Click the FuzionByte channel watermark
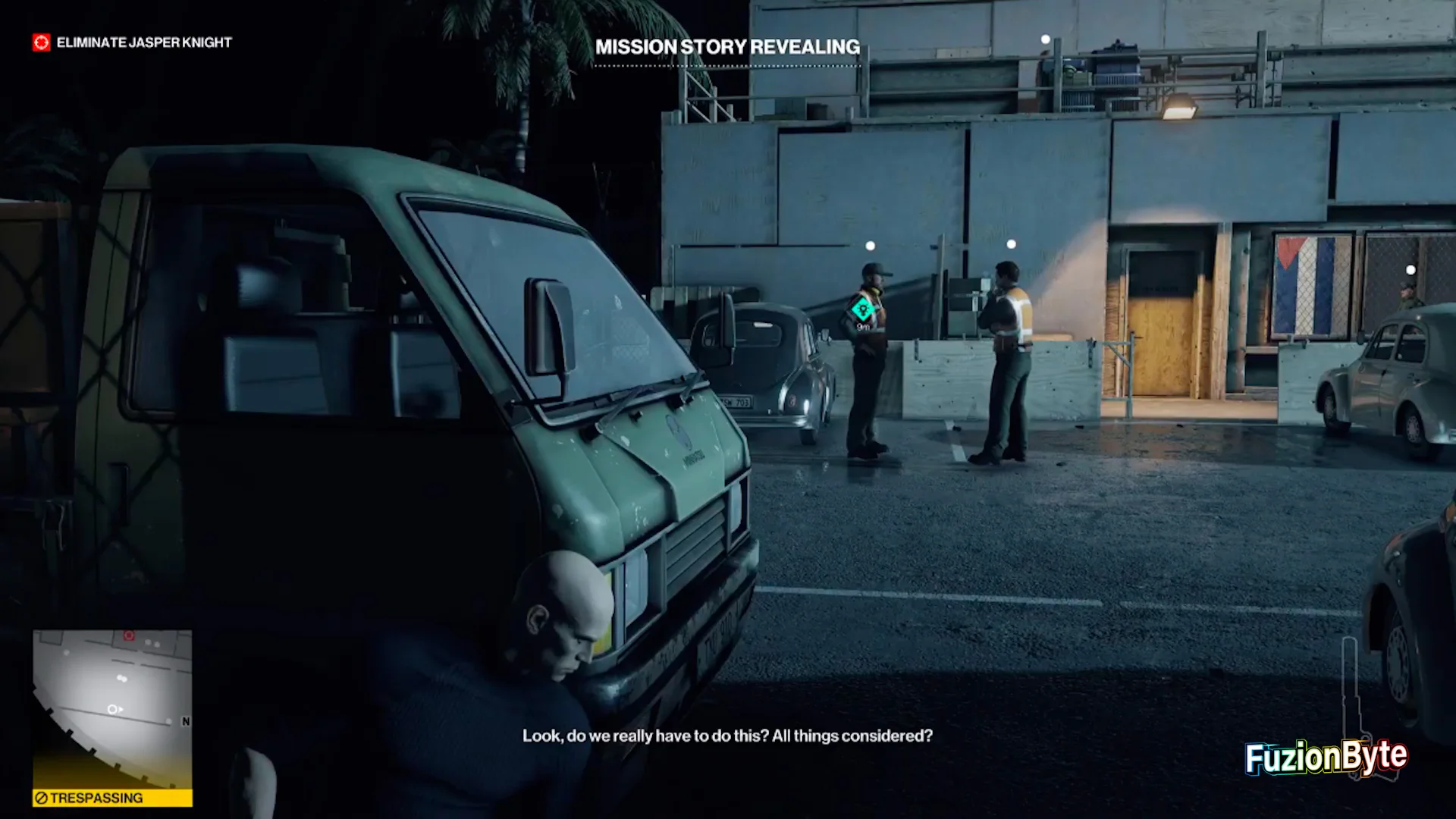The image size is (1456, 819). click(x=1326, y=757)
